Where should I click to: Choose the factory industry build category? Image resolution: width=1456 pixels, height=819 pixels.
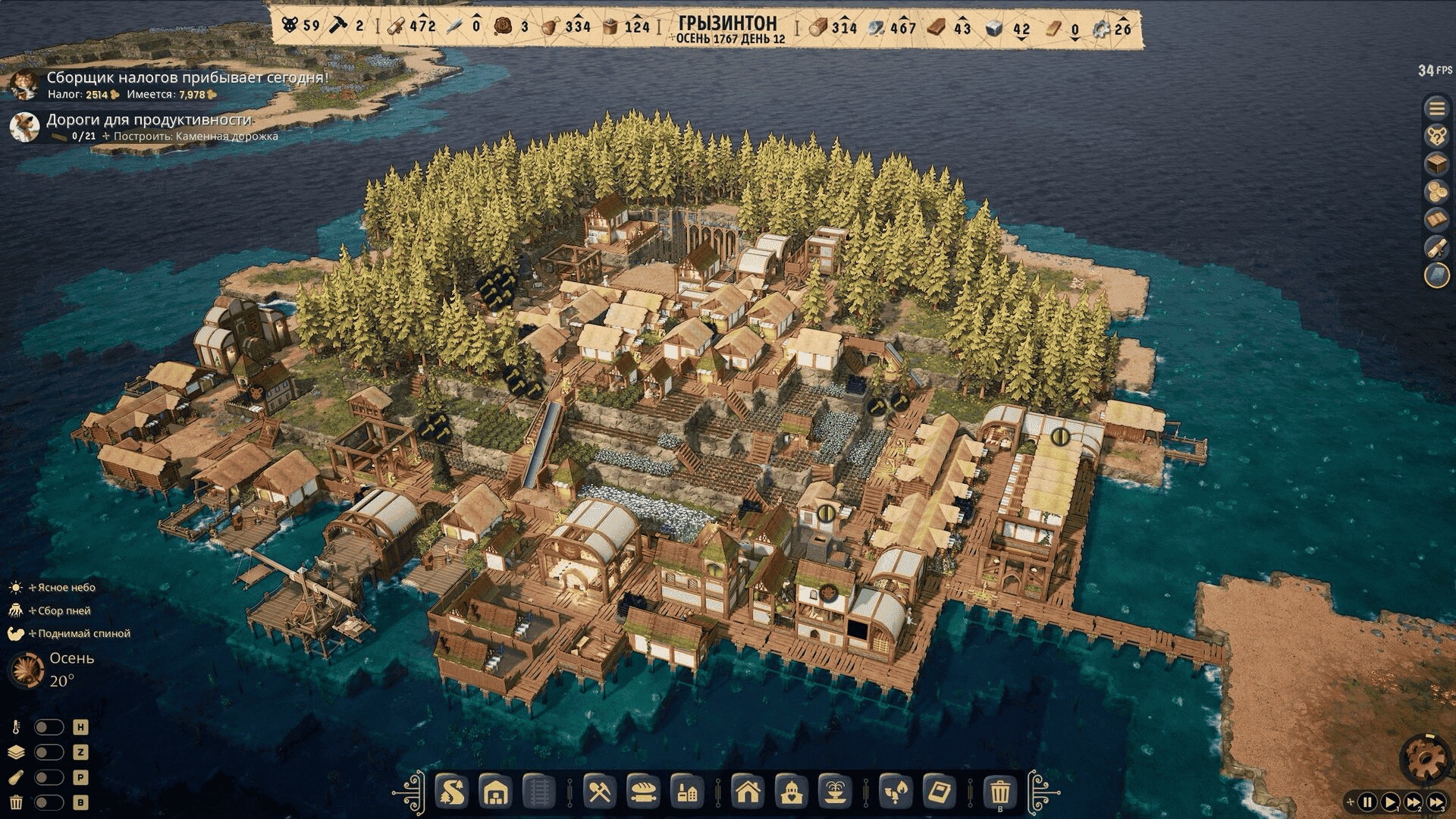click(687, 793)
